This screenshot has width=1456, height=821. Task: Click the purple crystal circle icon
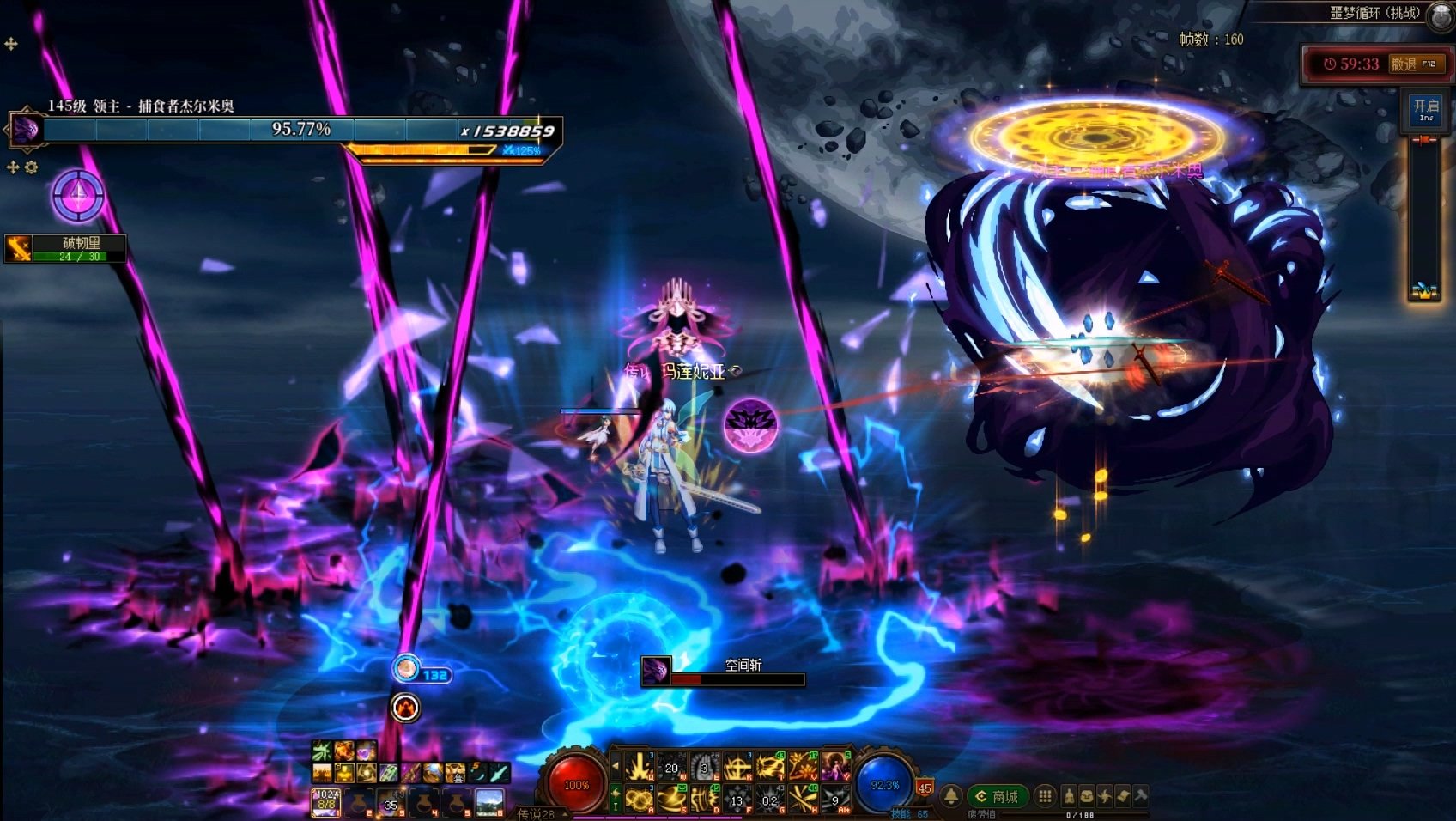(x=78, y=196)
